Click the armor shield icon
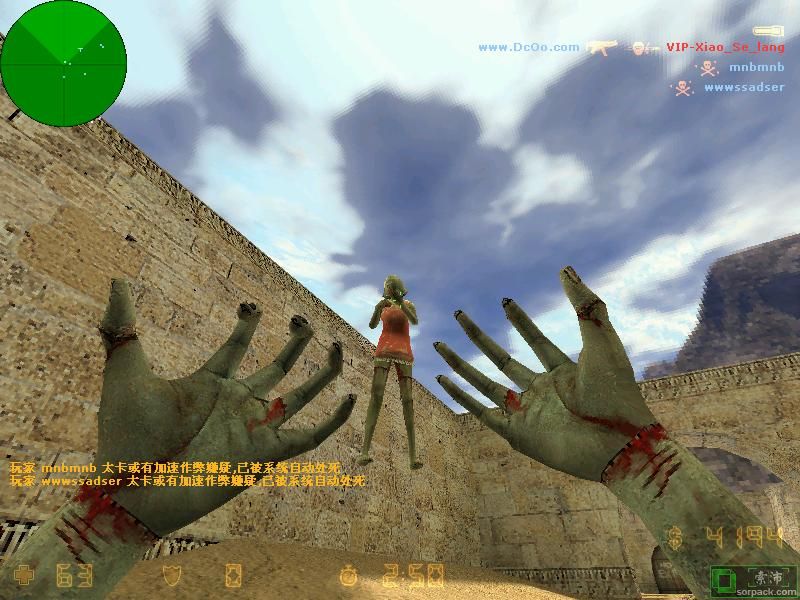 (174, 576)
